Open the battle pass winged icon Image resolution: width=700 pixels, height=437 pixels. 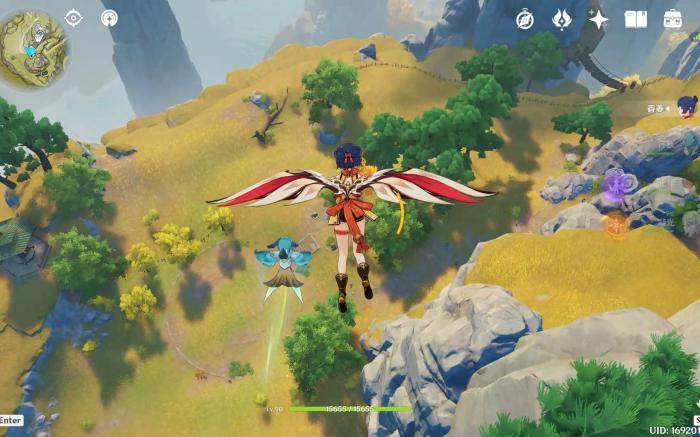point(561,19)
